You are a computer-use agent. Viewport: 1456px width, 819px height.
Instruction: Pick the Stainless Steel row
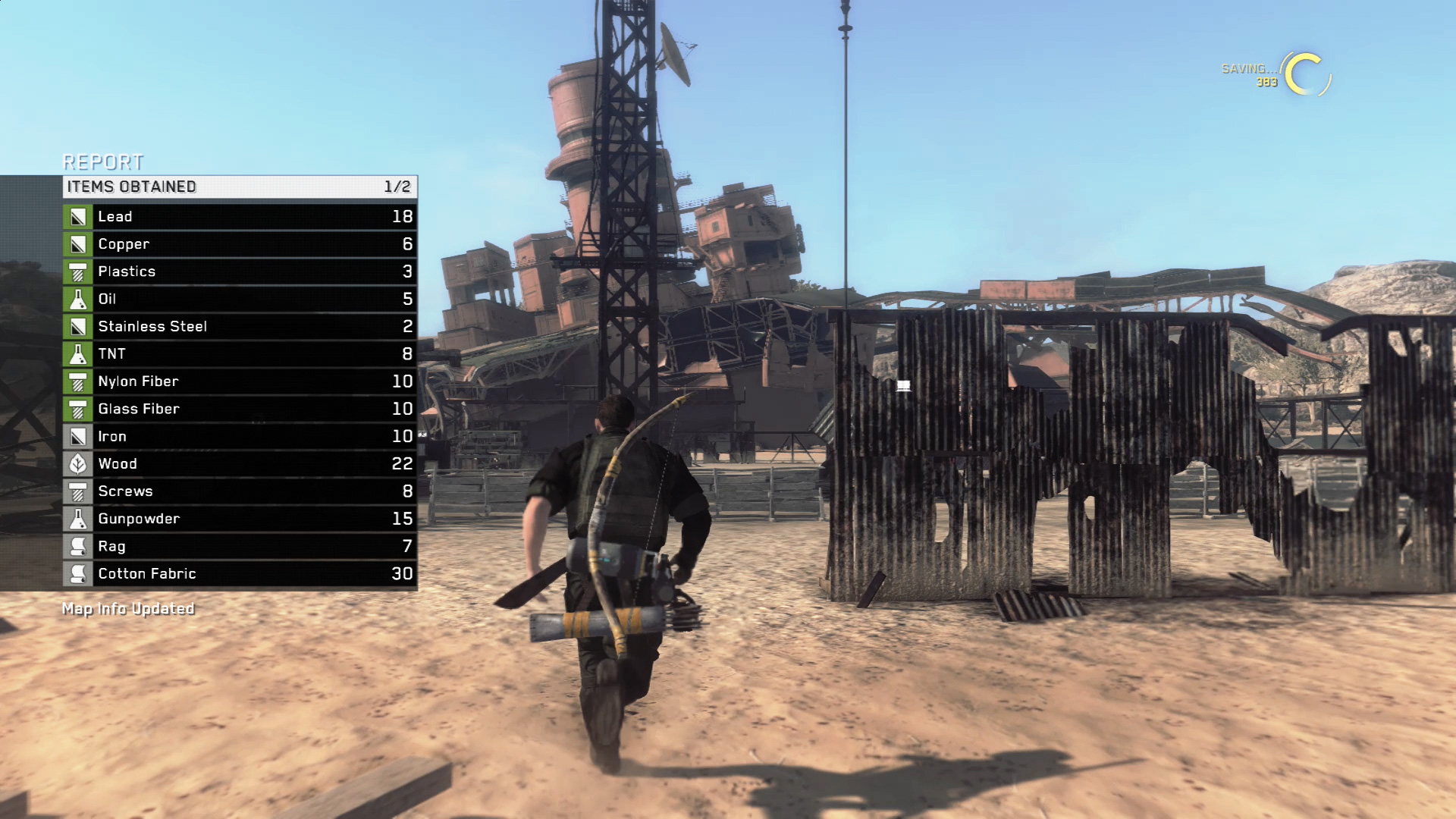240,327
